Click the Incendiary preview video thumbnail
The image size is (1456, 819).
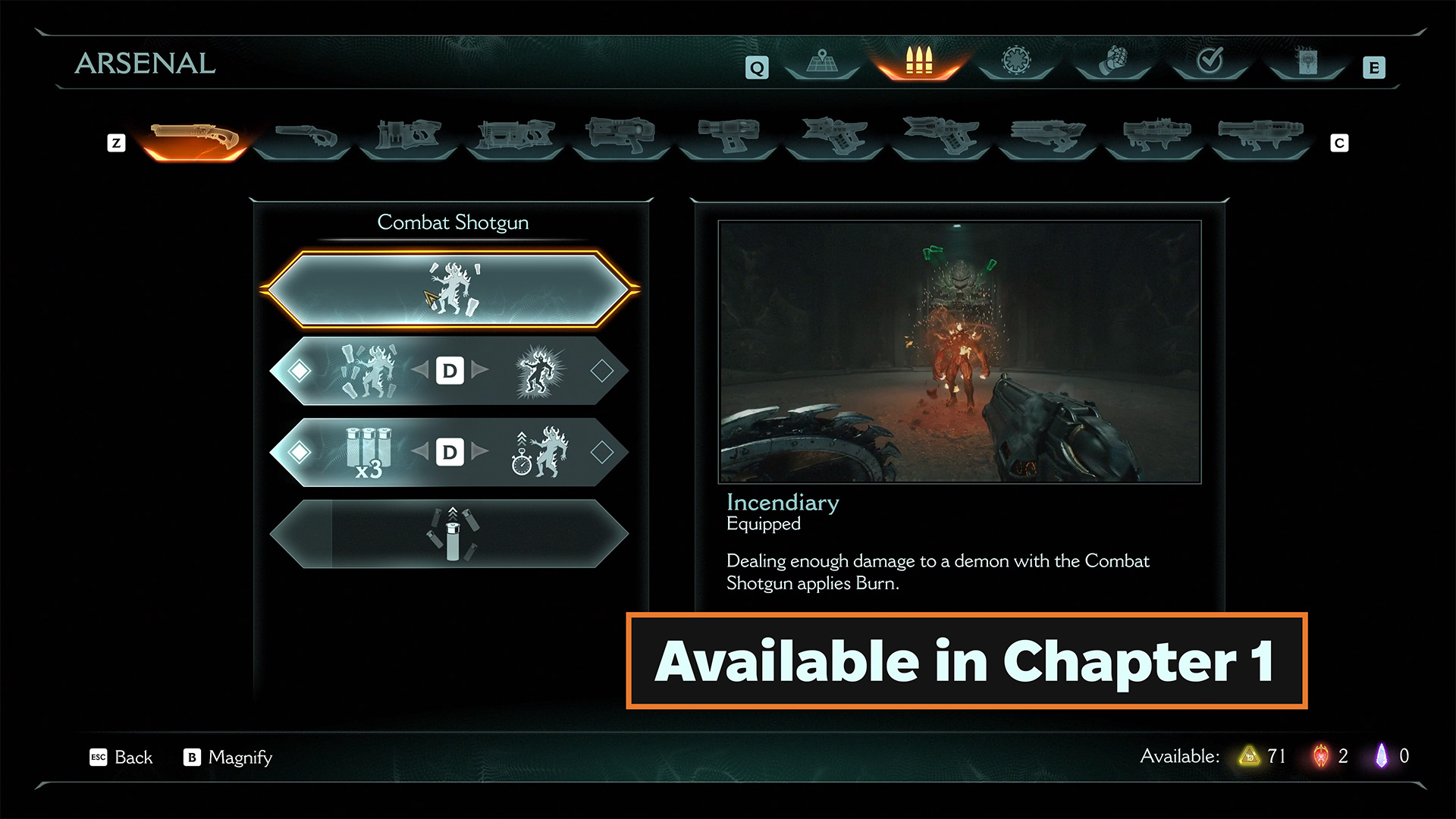click(x=959, y=351)
